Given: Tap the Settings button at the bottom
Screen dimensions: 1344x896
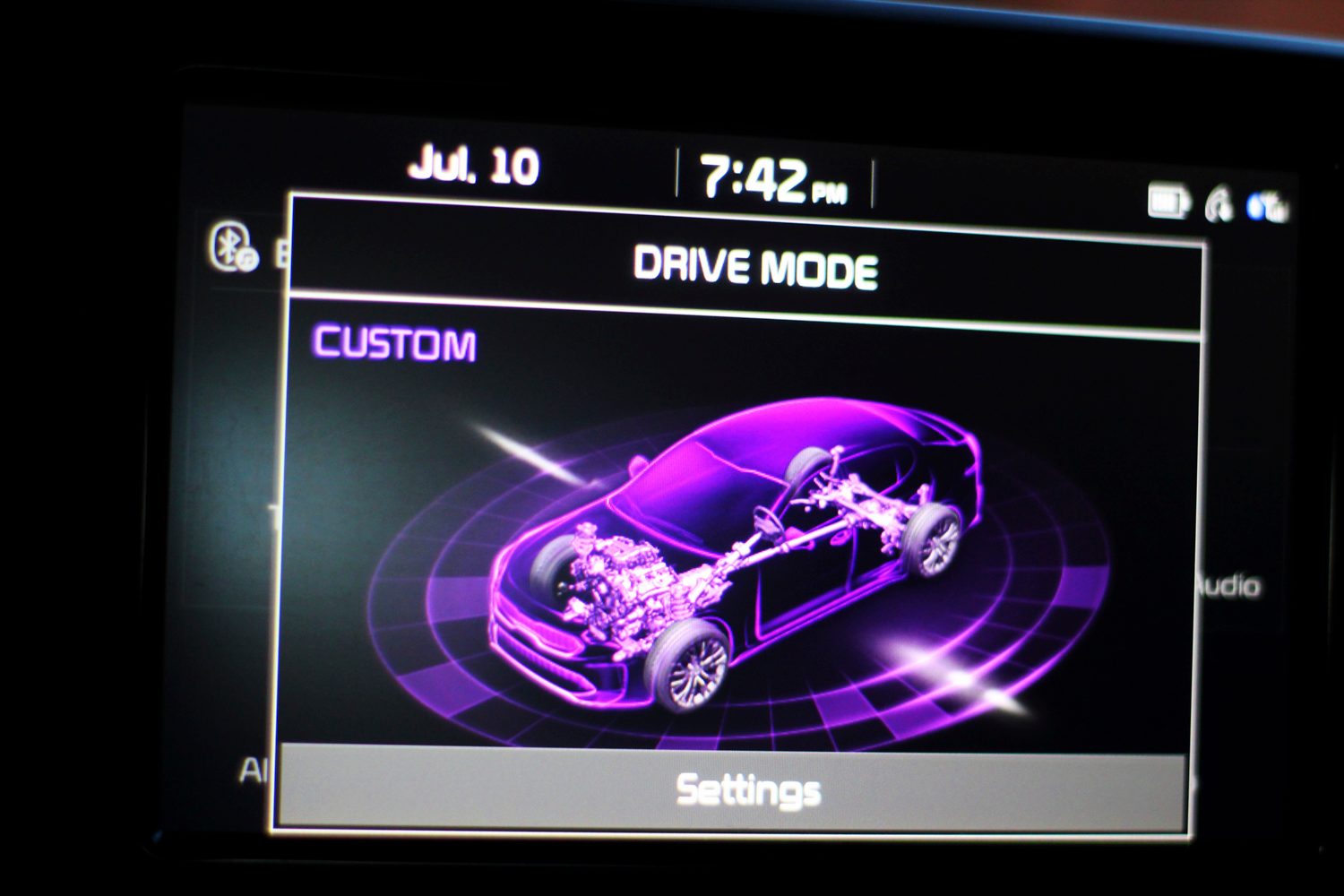Looking at the screenshot, I should click(x=748, y=790).
